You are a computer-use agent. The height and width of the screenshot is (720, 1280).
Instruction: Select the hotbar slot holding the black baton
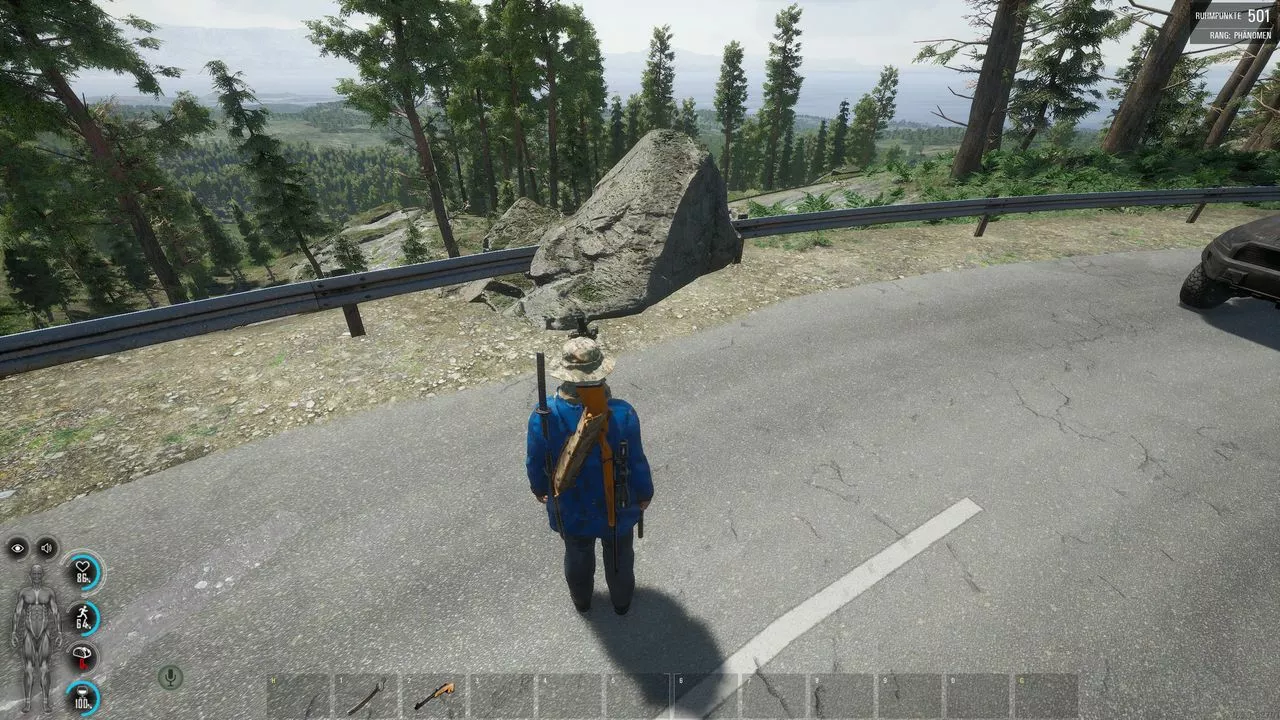(366, 695)
